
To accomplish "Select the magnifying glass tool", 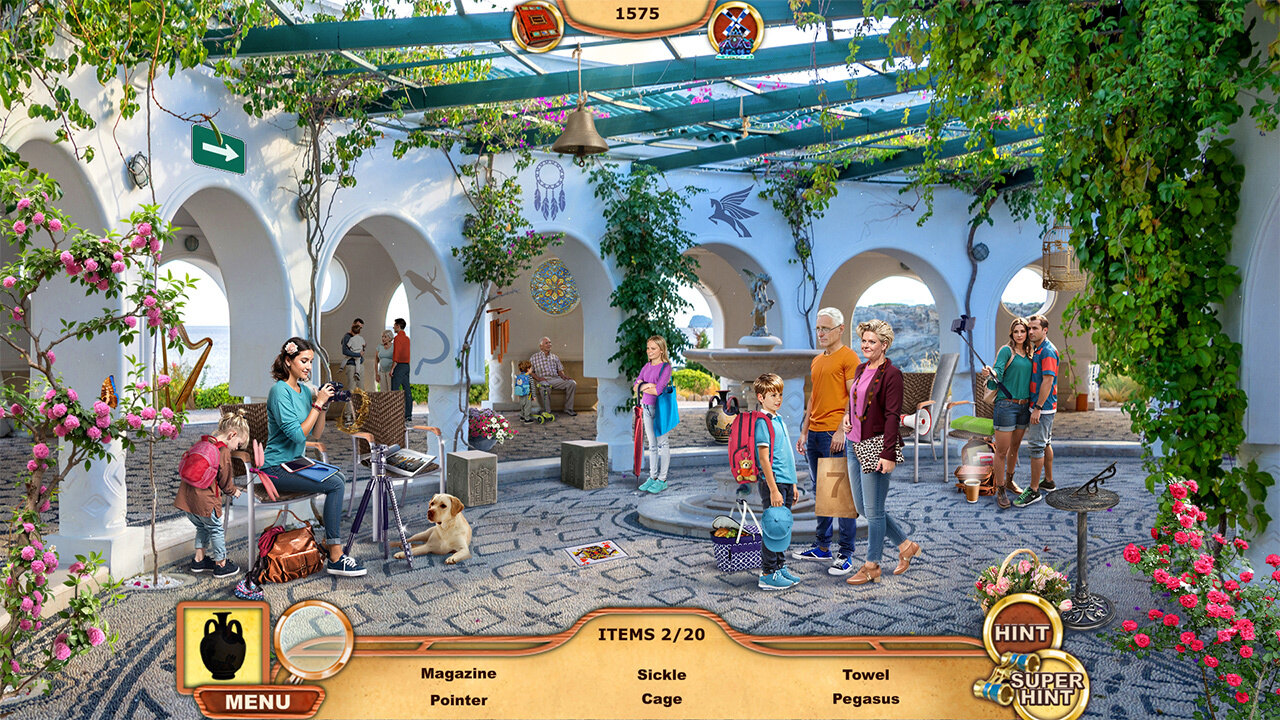I will tap(313, 640).
